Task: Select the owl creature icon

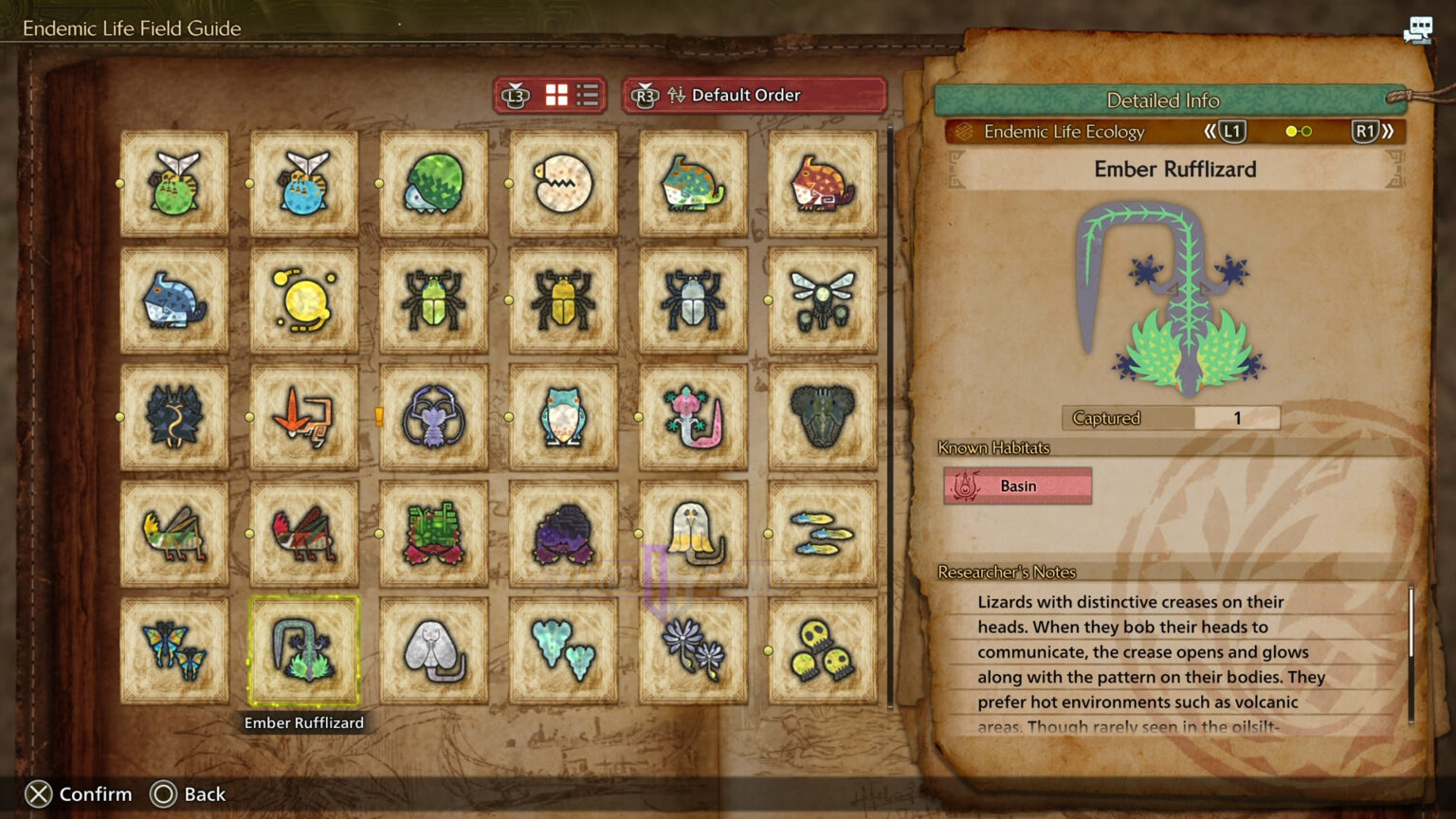Action: click(563, 417)
